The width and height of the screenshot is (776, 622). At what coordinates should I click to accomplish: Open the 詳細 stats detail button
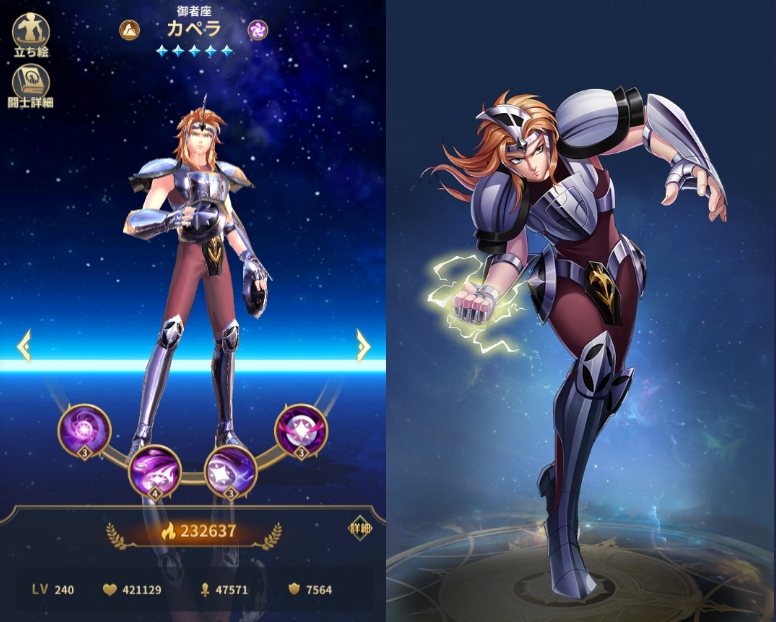point(358,529)
